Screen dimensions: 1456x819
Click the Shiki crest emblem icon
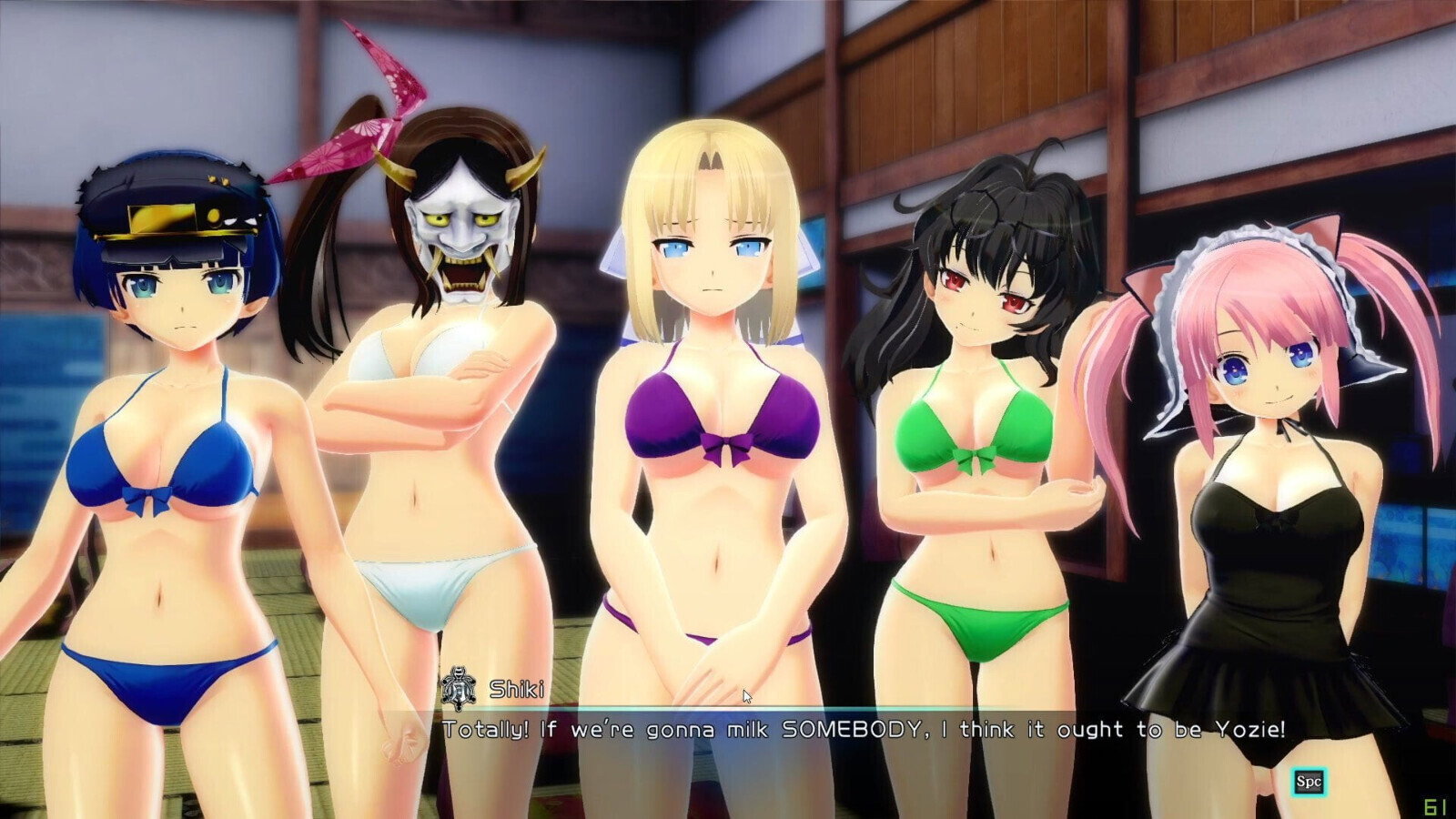457,688
